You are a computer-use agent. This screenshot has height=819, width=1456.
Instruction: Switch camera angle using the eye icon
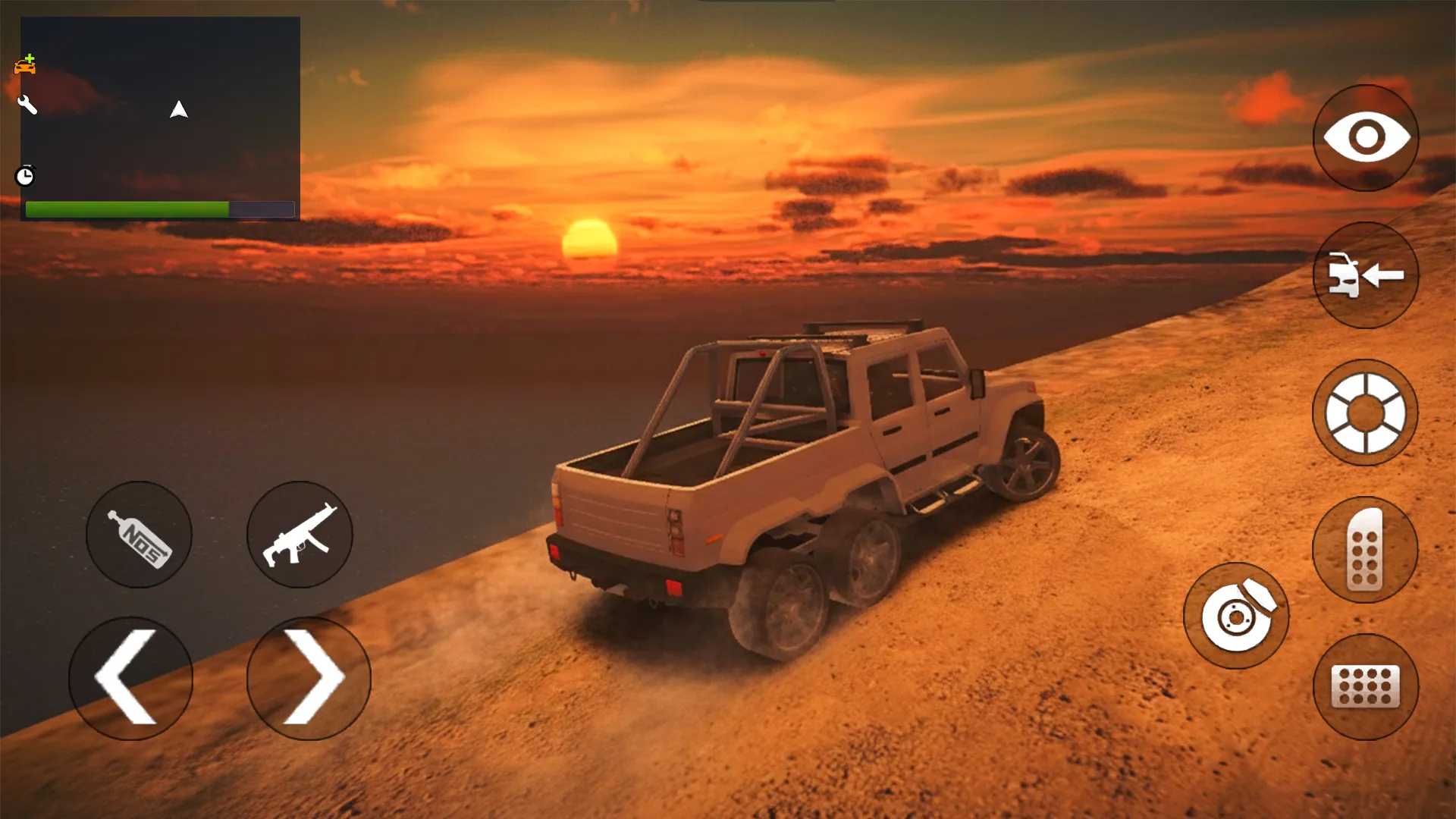tap(1366, 137)
